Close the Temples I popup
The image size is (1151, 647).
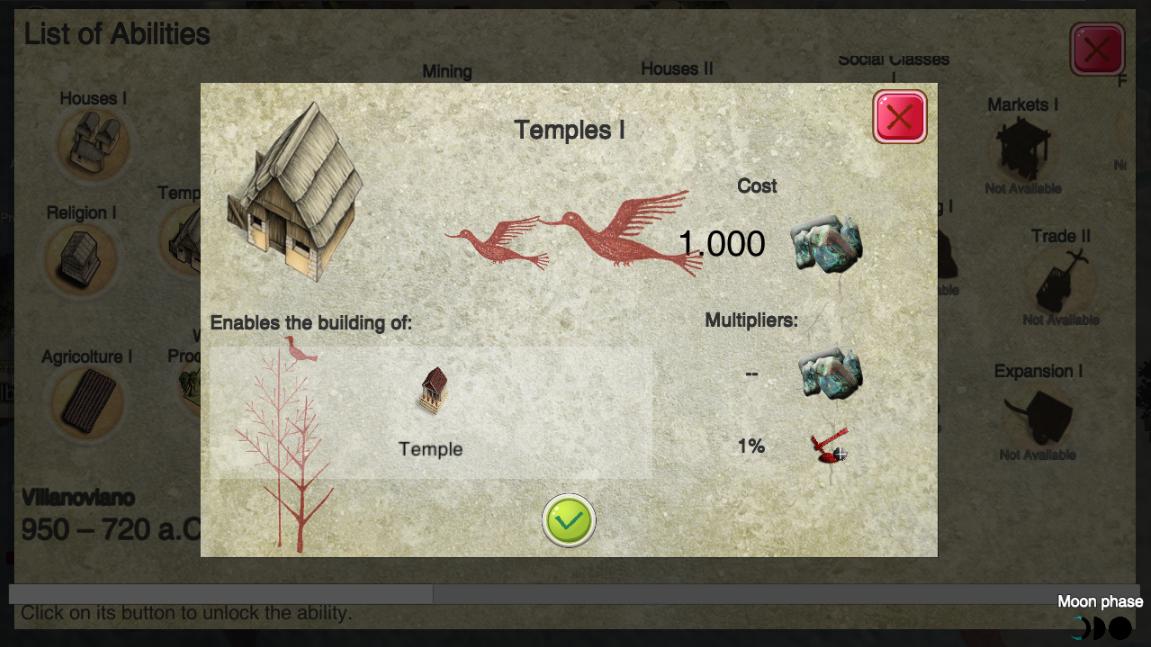pos(899,117)
